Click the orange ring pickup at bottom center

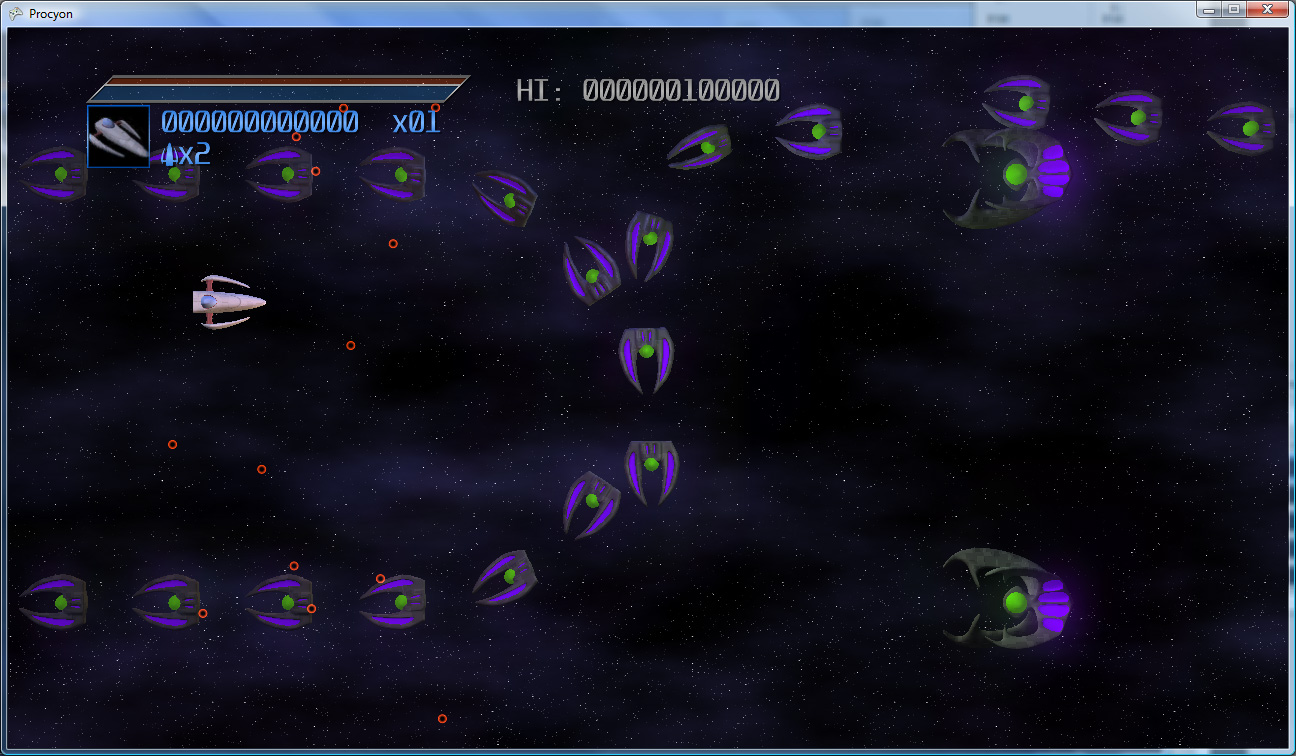(x=443, y=719)
